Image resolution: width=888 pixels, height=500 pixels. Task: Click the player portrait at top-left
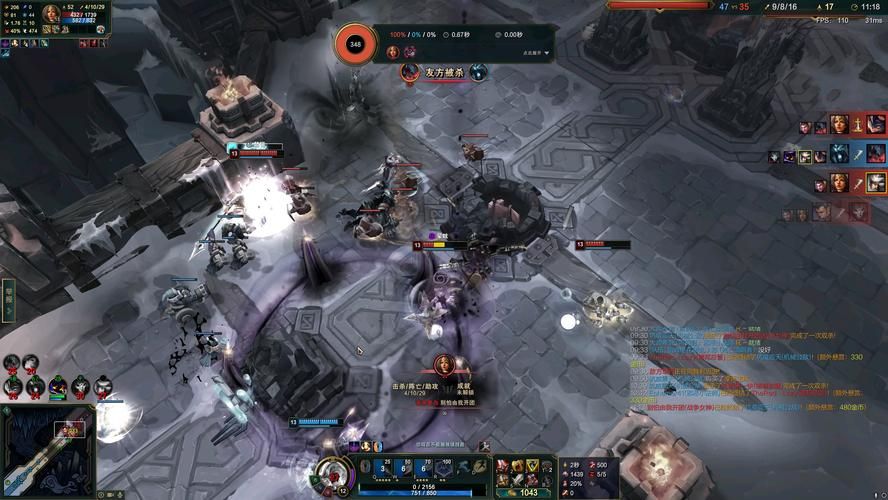pos(50,15)
